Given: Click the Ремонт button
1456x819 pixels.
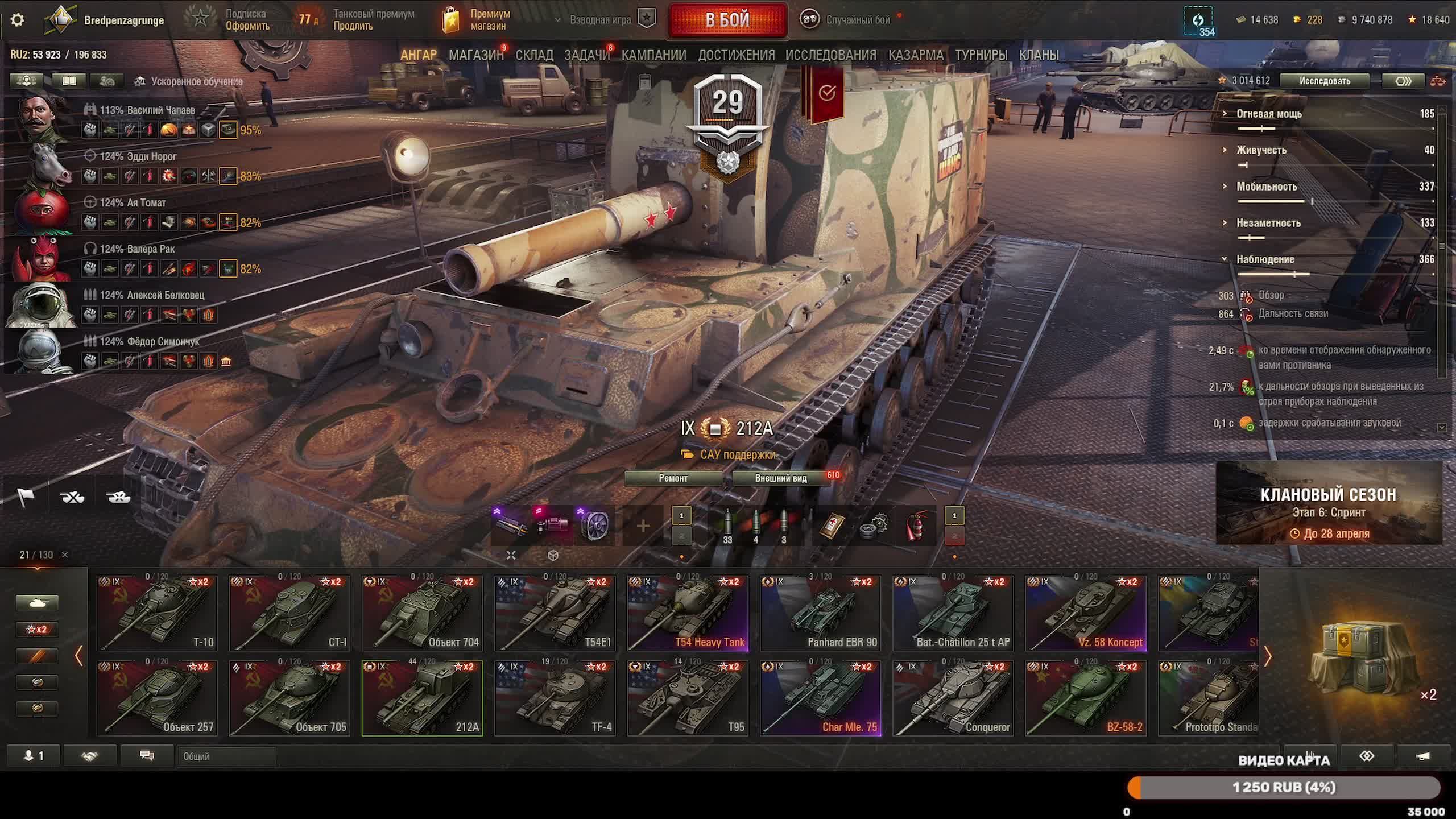Looking at the screenshot, I should point(673,478).
